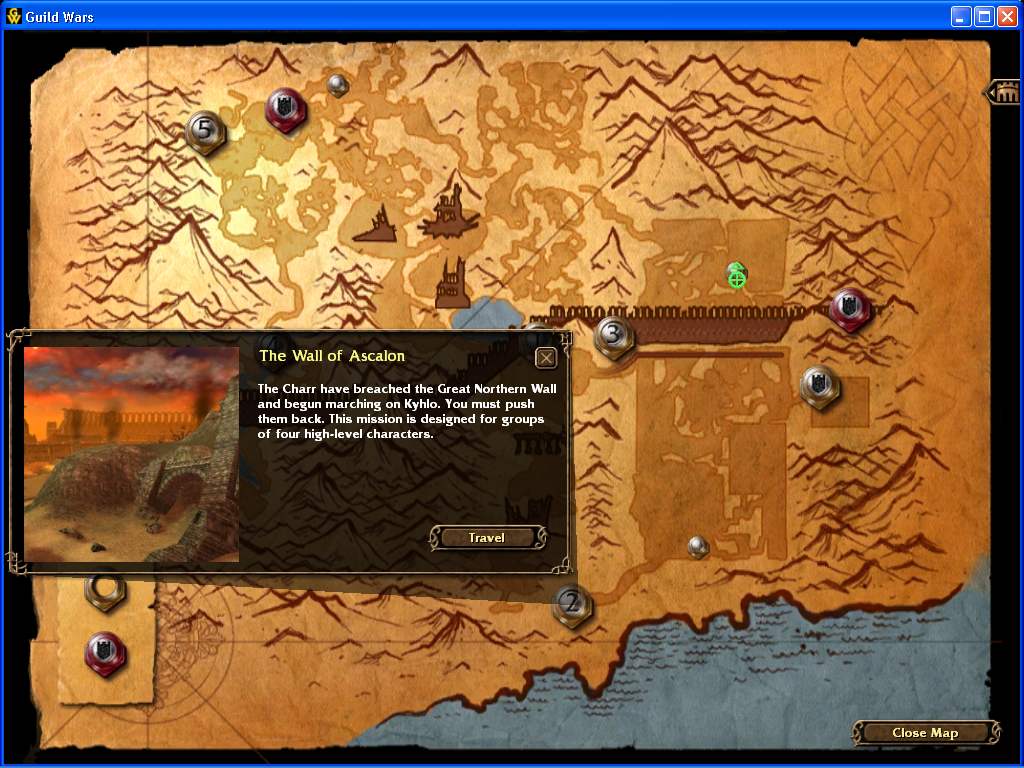Select the mission marker numbered 5
This screenshot has width=1024, height=768.
click(205, 131)
